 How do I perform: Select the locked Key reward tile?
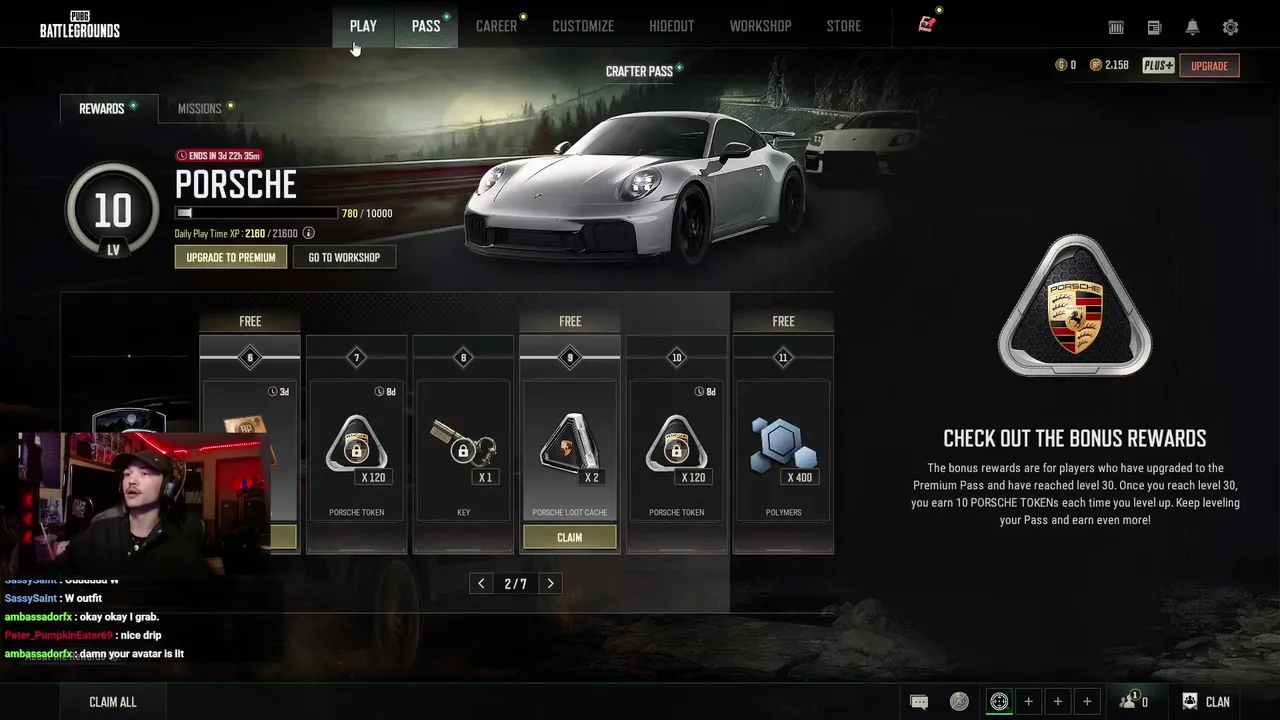coord(463,450)
